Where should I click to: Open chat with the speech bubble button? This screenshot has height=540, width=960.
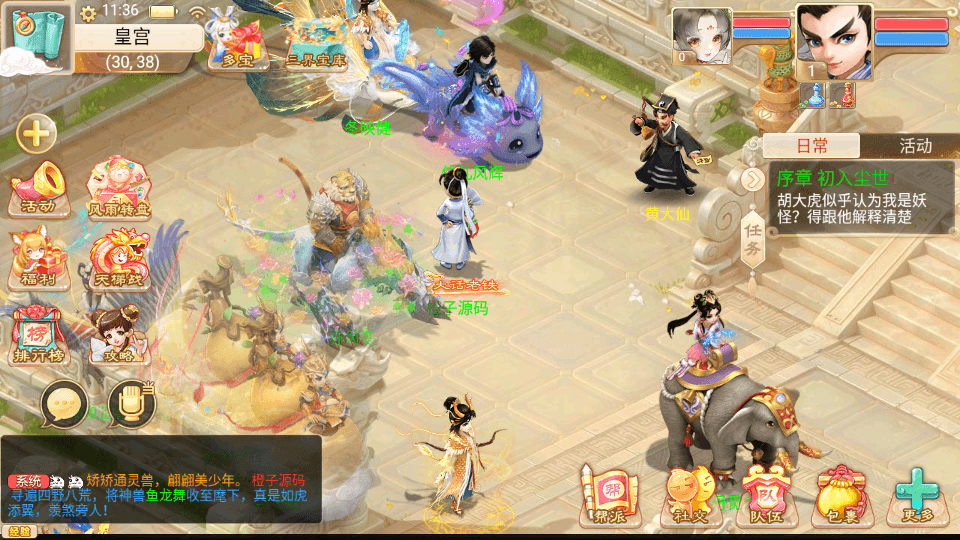tap(64, 405)
